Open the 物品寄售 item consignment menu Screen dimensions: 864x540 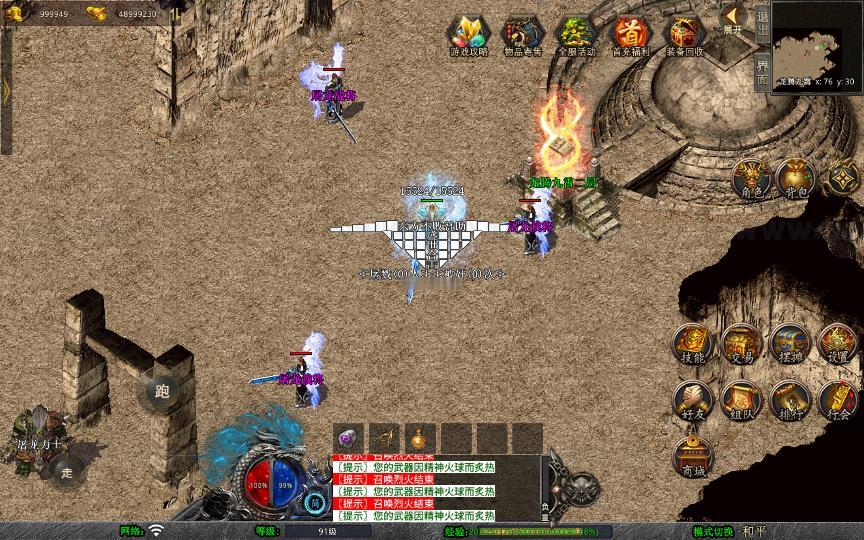click(523, 35)
